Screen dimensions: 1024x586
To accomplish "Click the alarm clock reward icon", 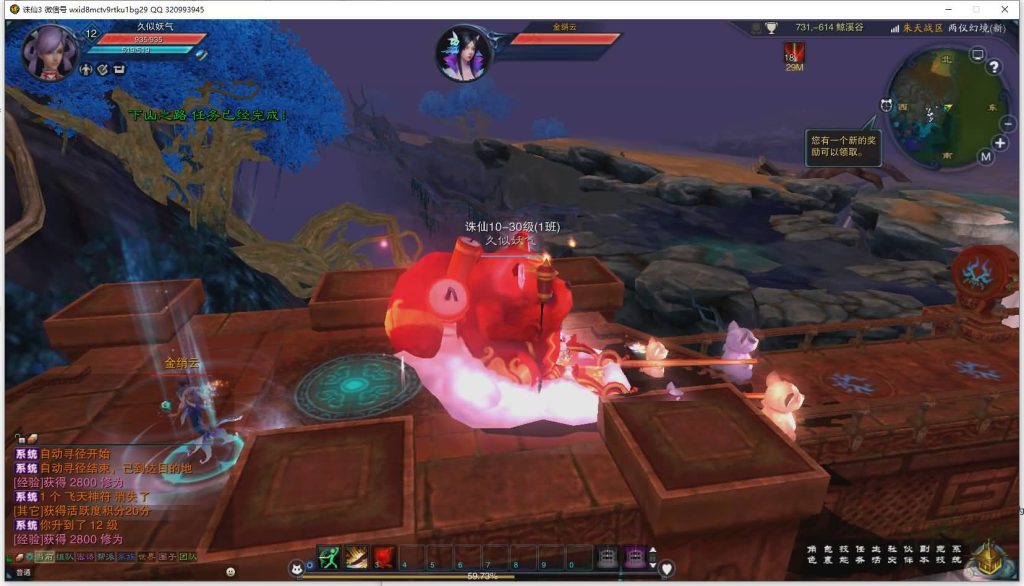I will (x=886, y=104).
